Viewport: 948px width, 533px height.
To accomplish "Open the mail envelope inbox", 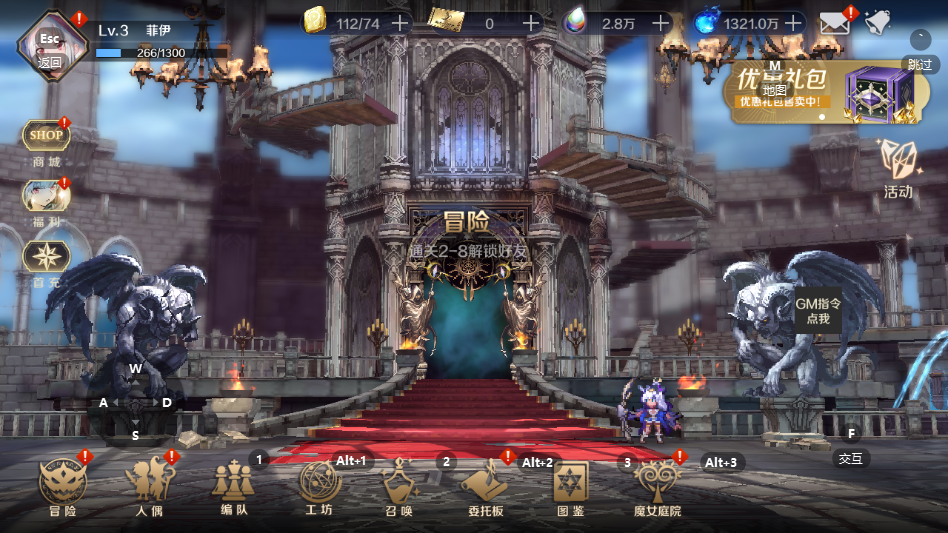I will [x=834, y=23].
